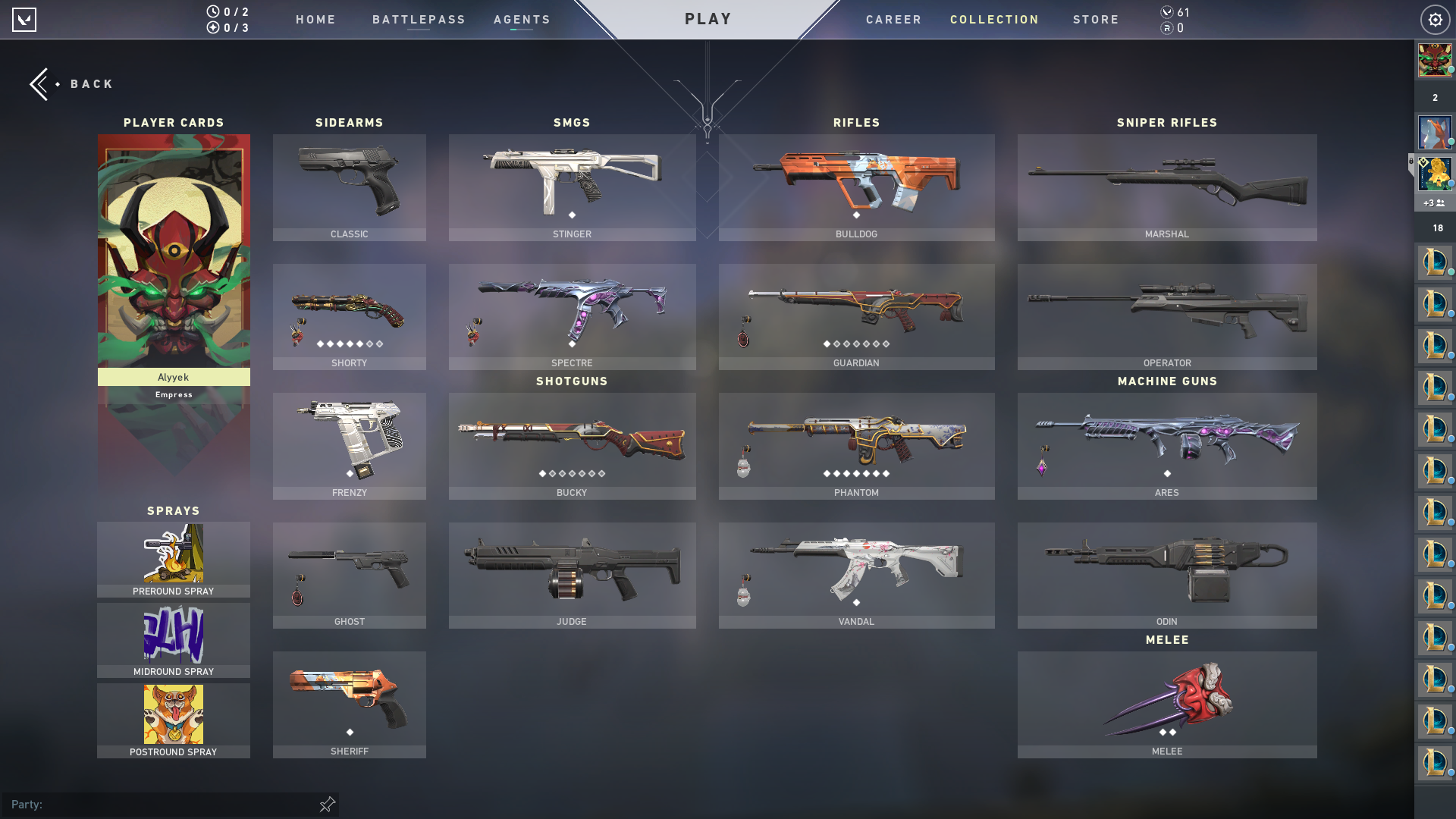Open the Melee weapon slot

tap(1166, 704)
